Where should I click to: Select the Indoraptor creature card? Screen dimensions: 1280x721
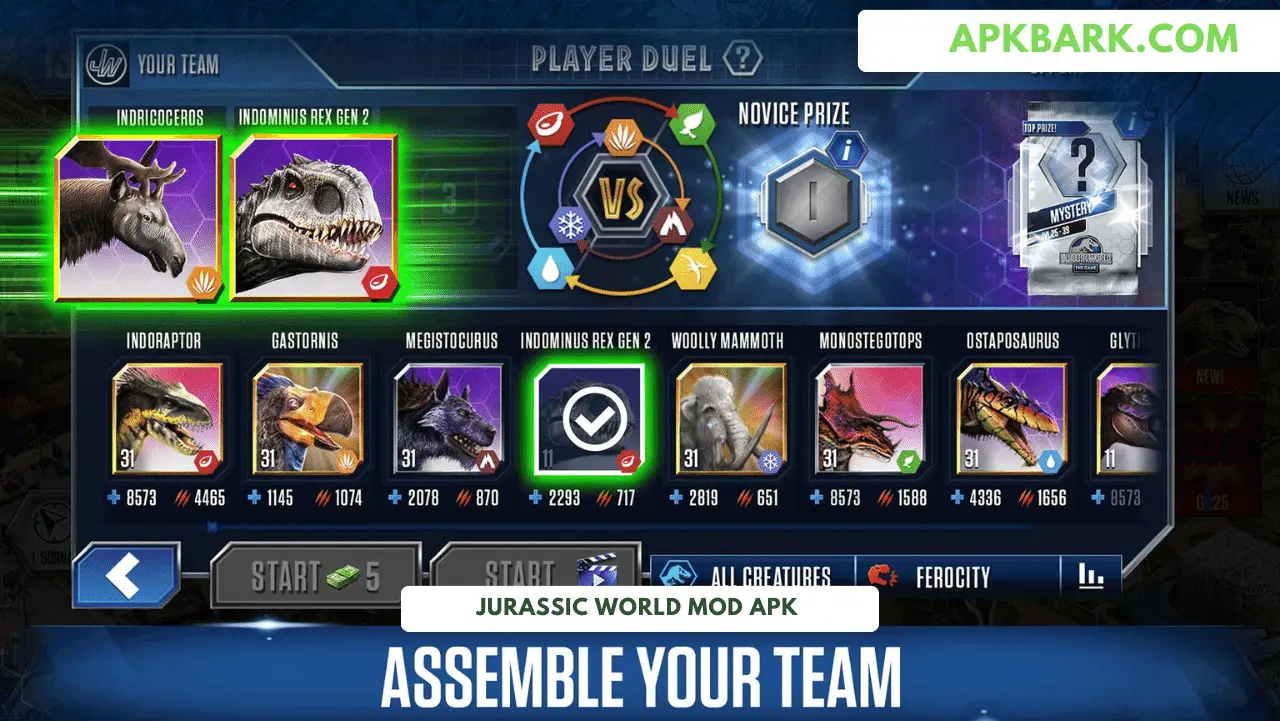click(167, 418)
